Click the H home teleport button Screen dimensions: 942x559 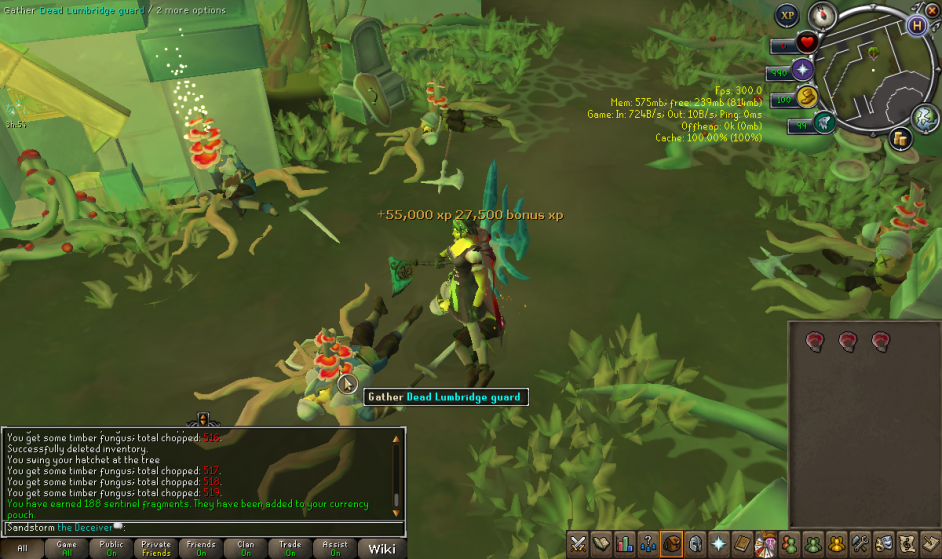917,26
